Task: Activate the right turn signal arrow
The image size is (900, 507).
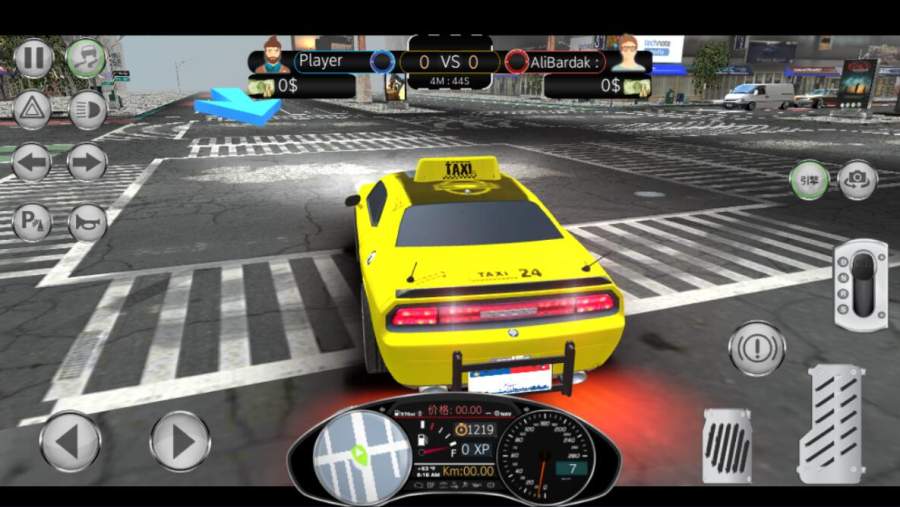Action: pyautogui.click(x=87, y=162)
